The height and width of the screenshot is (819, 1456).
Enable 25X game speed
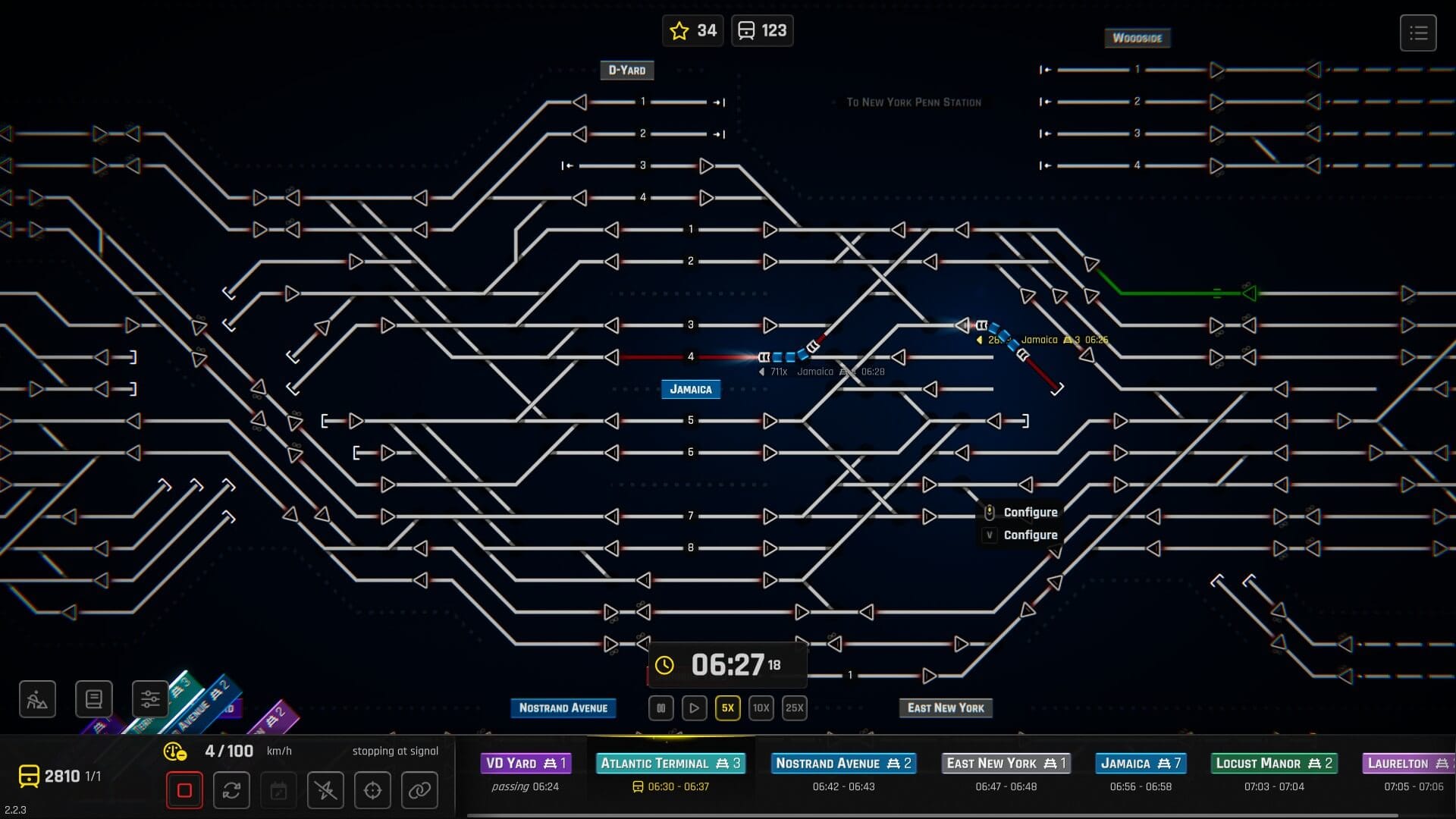(794, 708)
